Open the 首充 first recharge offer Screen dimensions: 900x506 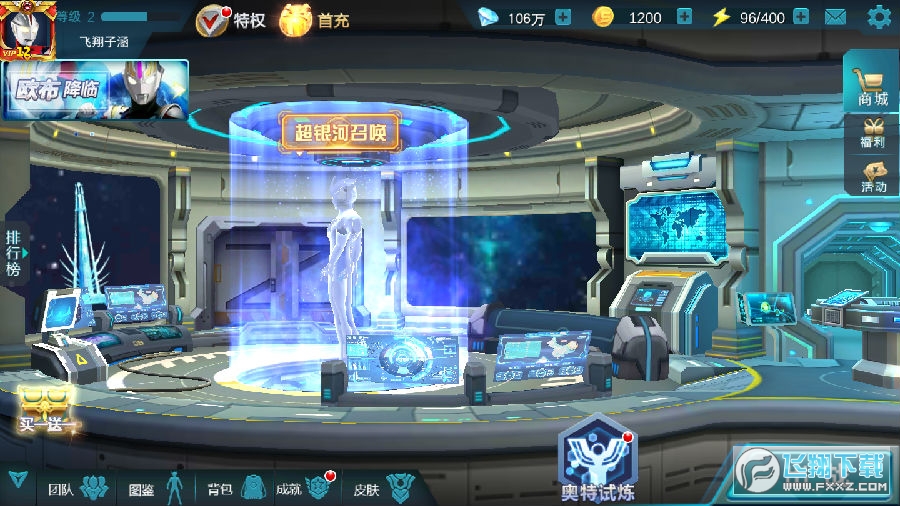(x=313, y=18)
